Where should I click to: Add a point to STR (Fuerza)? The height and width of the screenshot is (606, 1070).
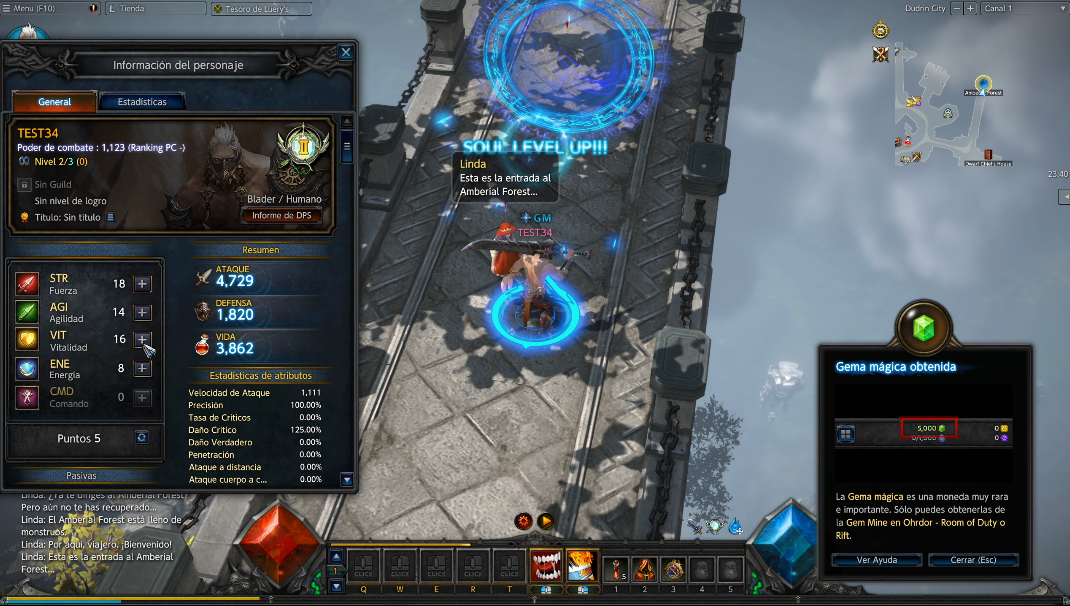pos(142,284)
